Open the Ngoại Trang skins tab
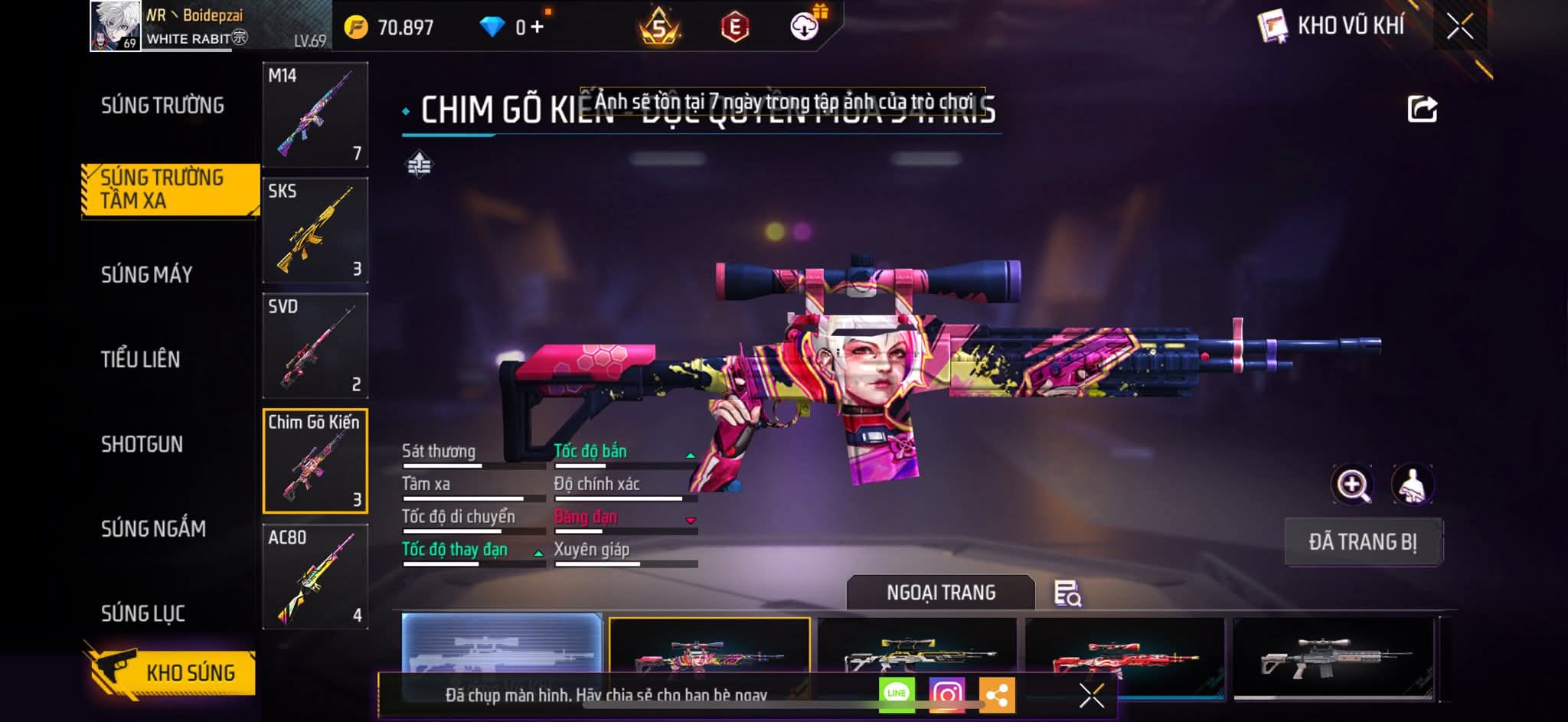Screen dimensions: 1568x722 point(940,593)
